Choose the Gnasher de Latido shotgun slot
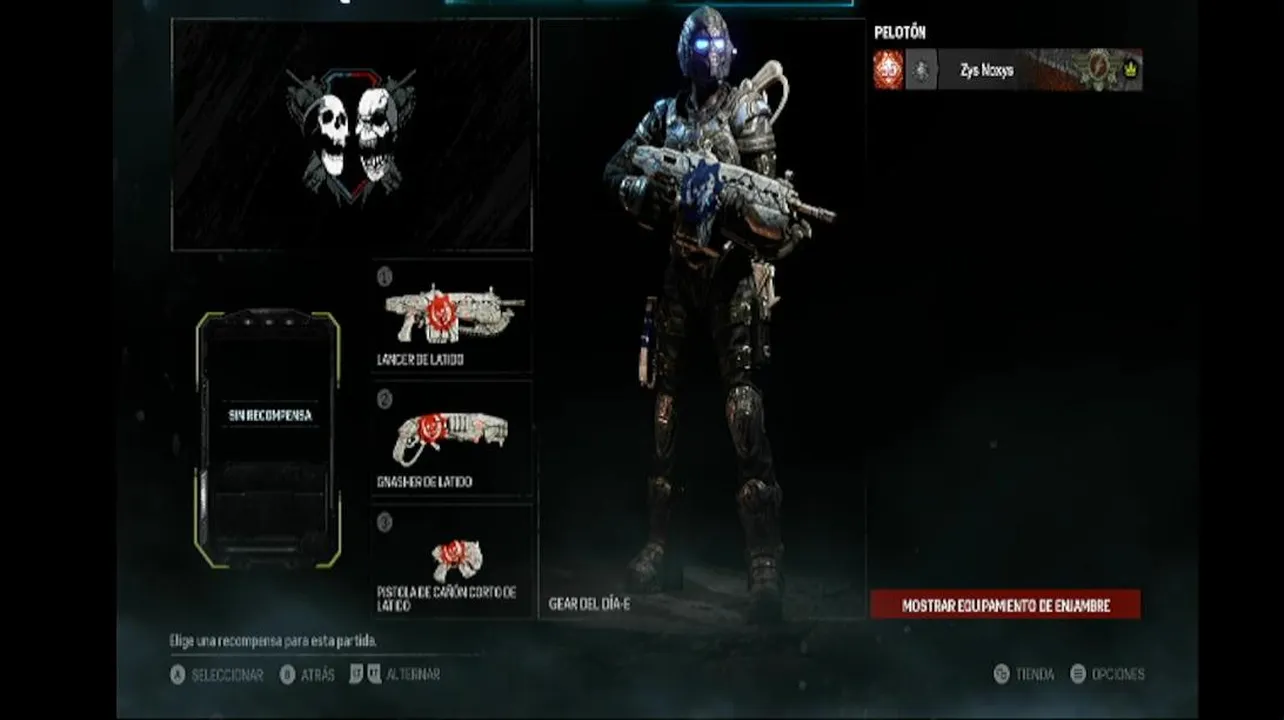Image resolution: width=1284 pixels, height=720 pixels. [x=452, y=438]
